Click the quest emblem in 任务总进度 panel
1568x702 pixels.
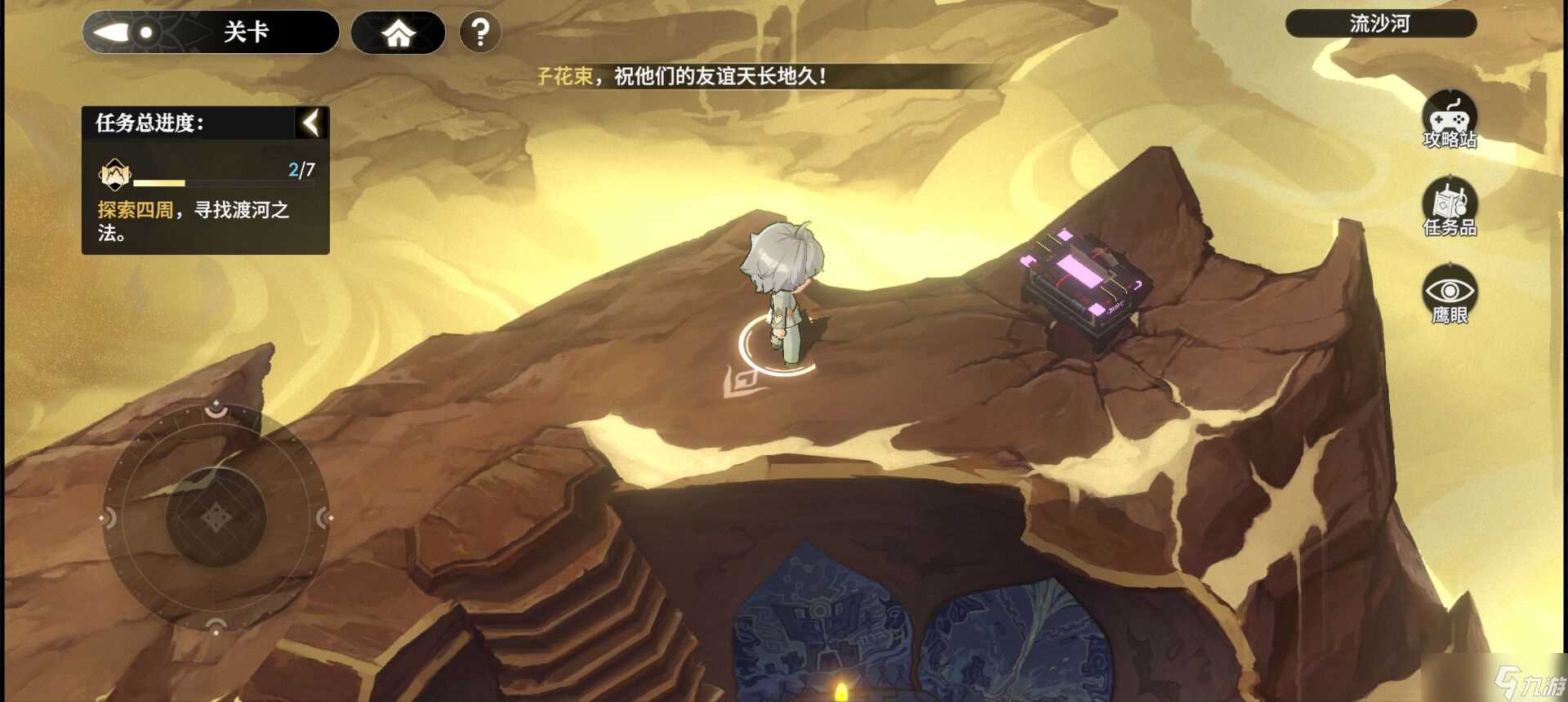point(114,174)
